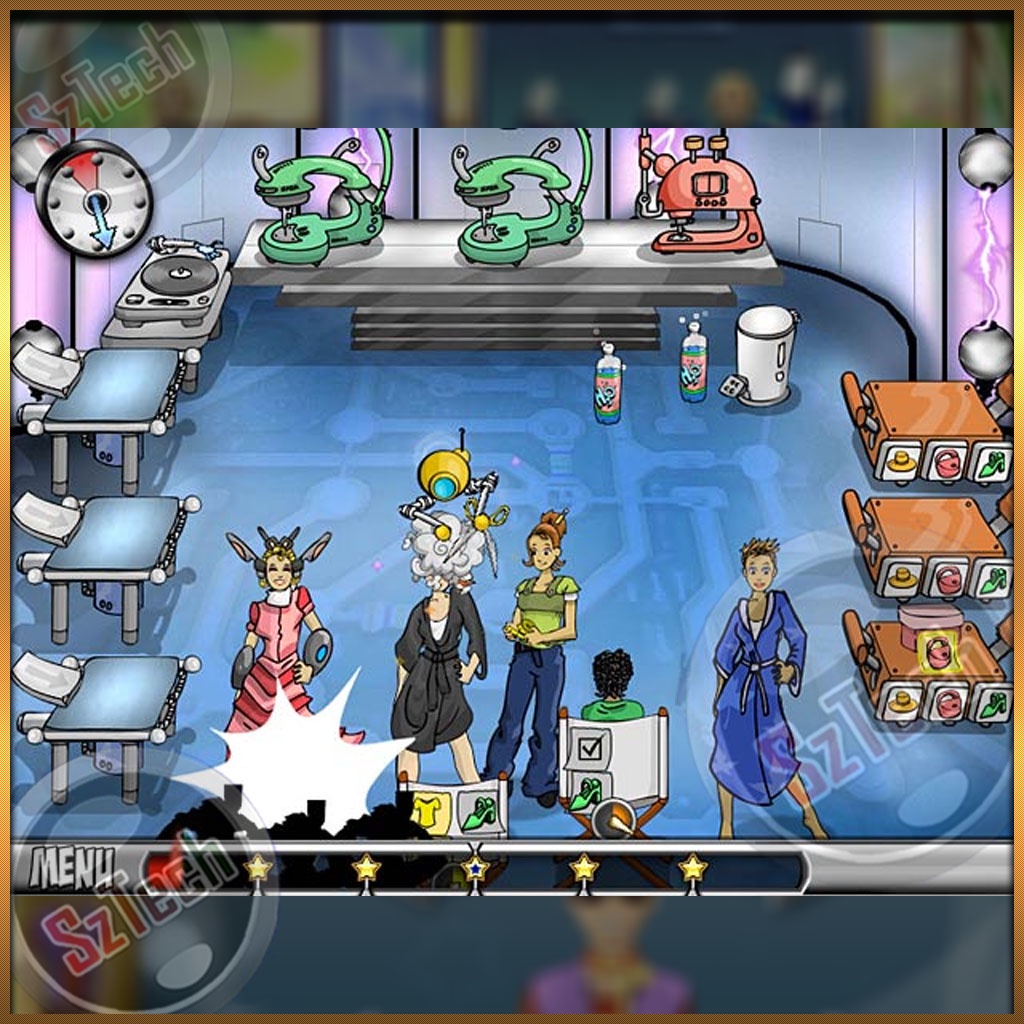Screen dimensions: 1024x1024
Task: Select the checkmark icon on the chair
Action: click(589, 746)
